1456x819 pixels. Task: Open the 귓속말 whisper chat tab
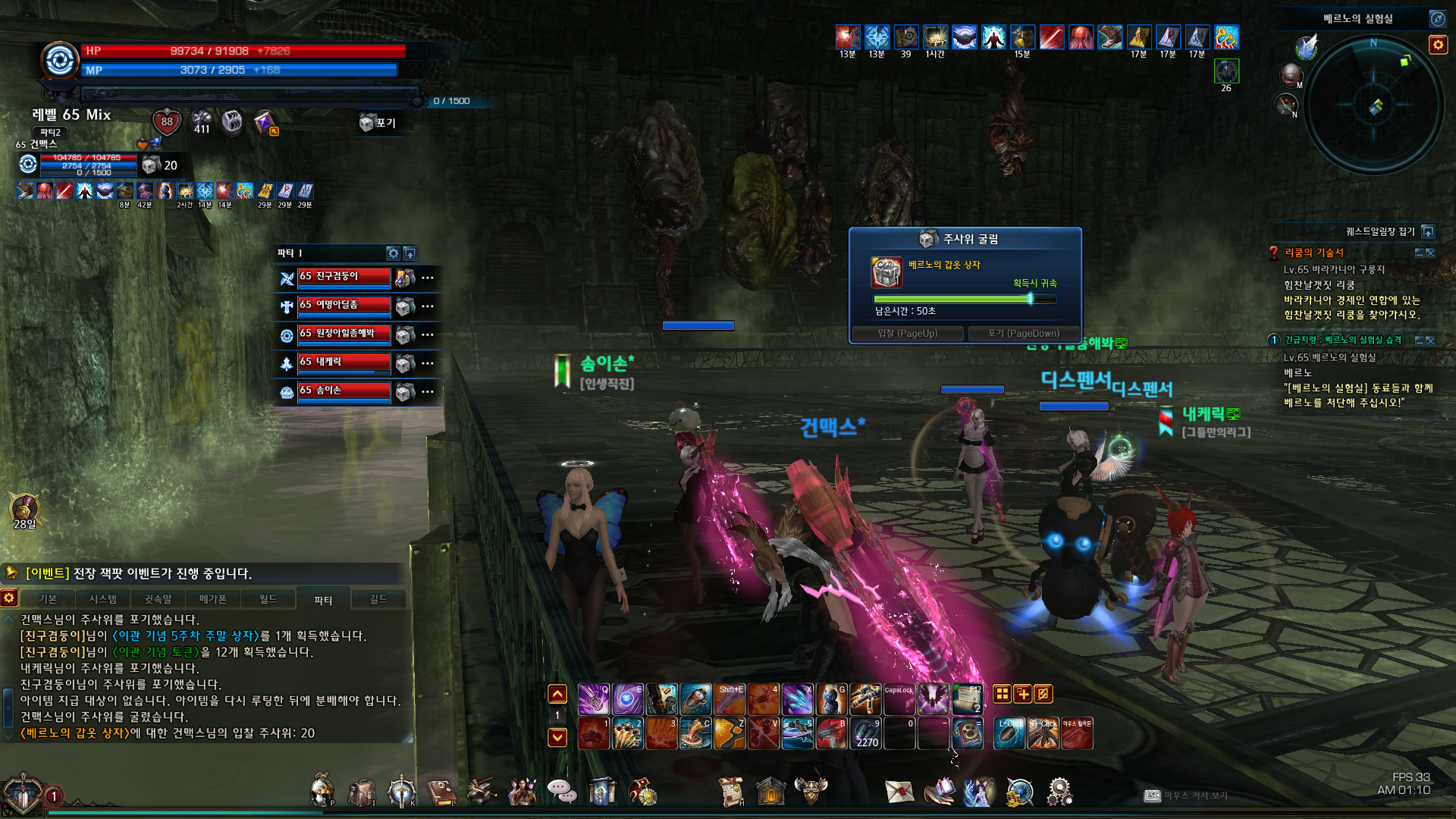pos(158,599)
